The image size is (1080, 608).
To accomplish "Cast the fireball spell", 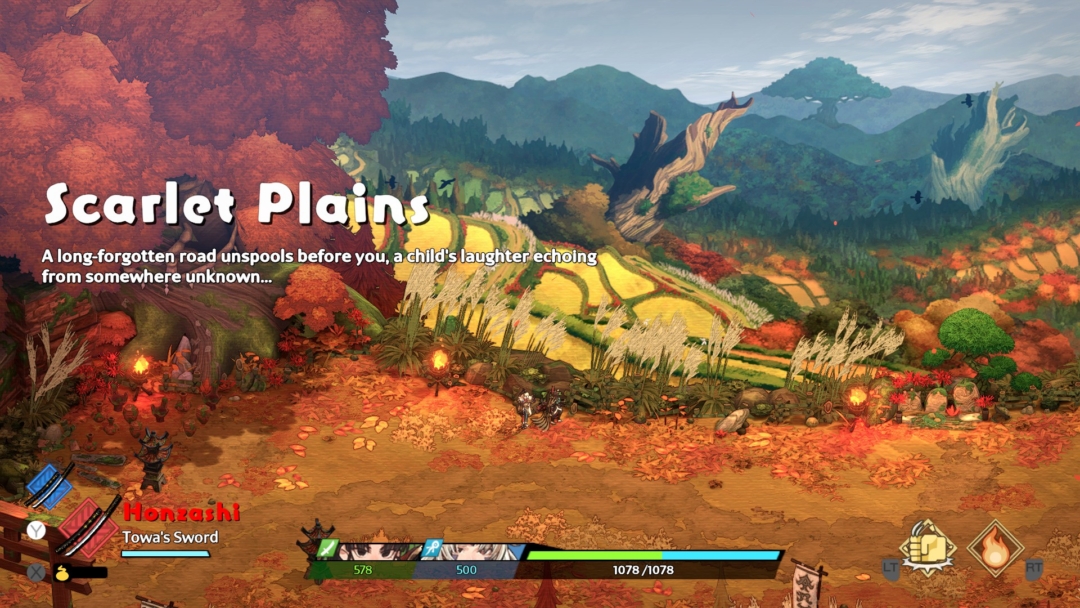I will tap(994, 547).
